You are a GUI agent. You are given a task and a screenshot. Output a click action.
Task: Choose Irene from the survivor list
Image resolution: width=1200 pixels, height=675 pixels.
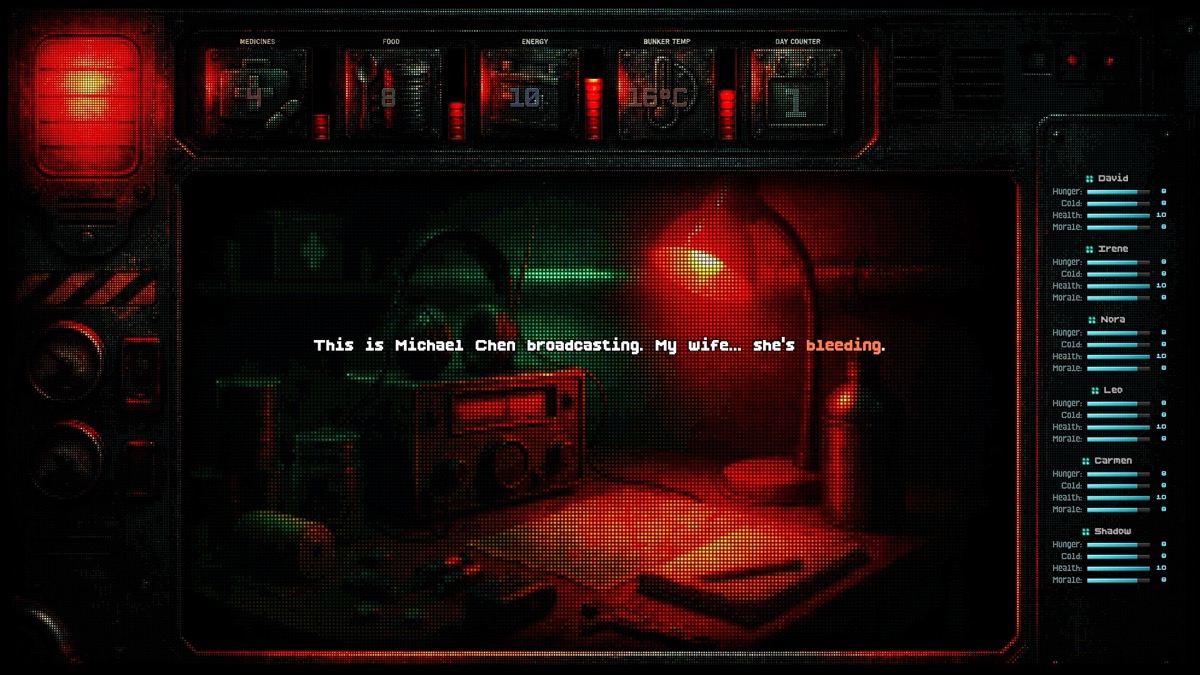1112,249
